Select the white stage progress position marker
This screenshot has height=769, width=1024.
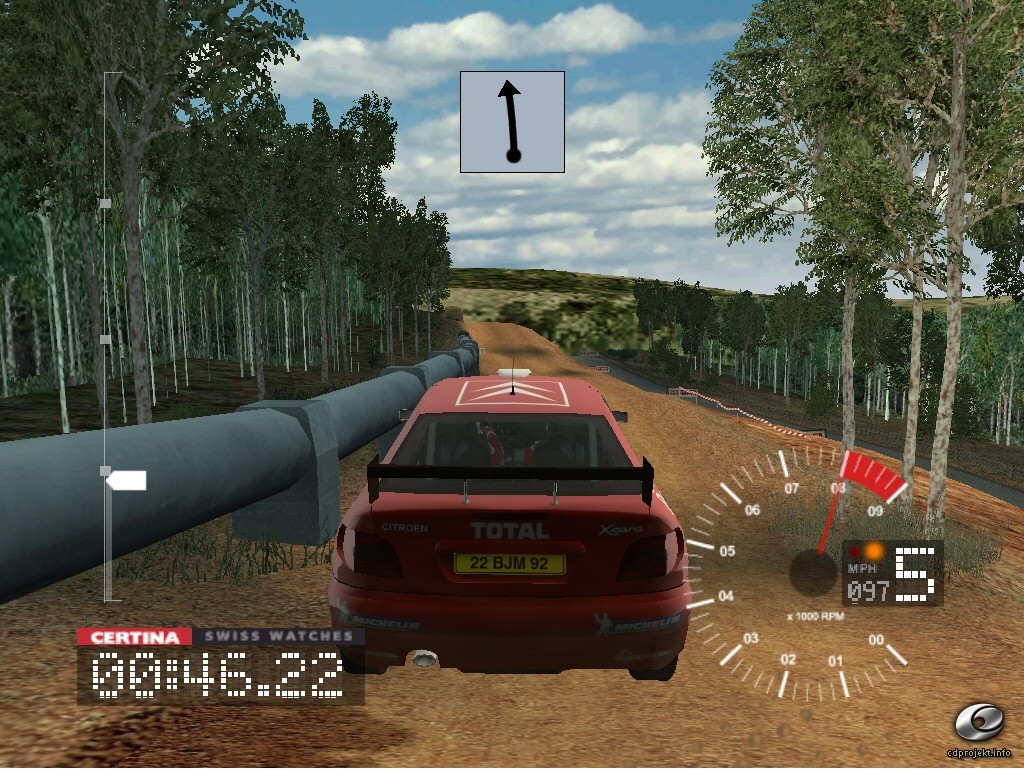tap(127, 481)
